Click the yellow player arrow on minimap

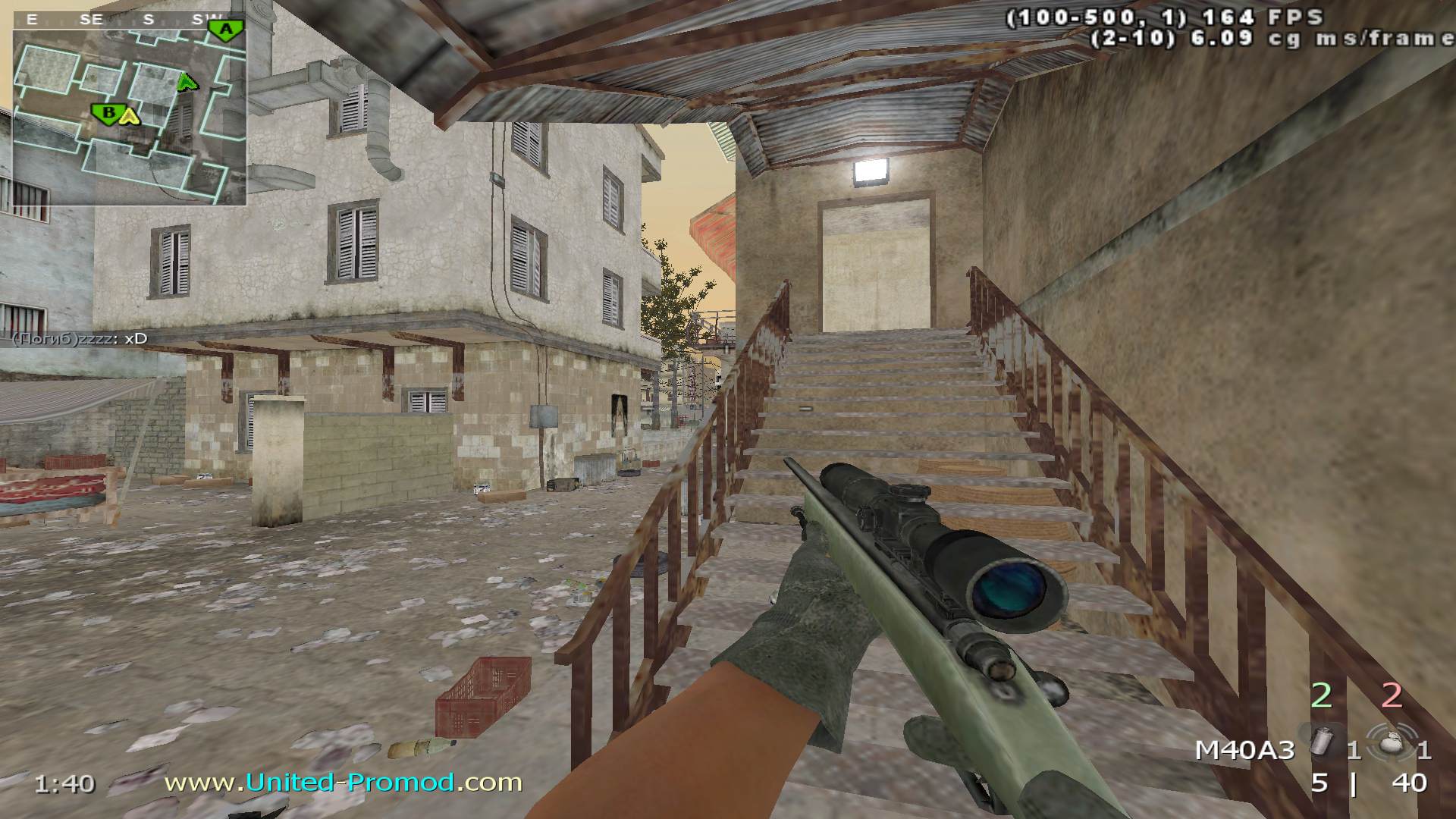point(130,115)
